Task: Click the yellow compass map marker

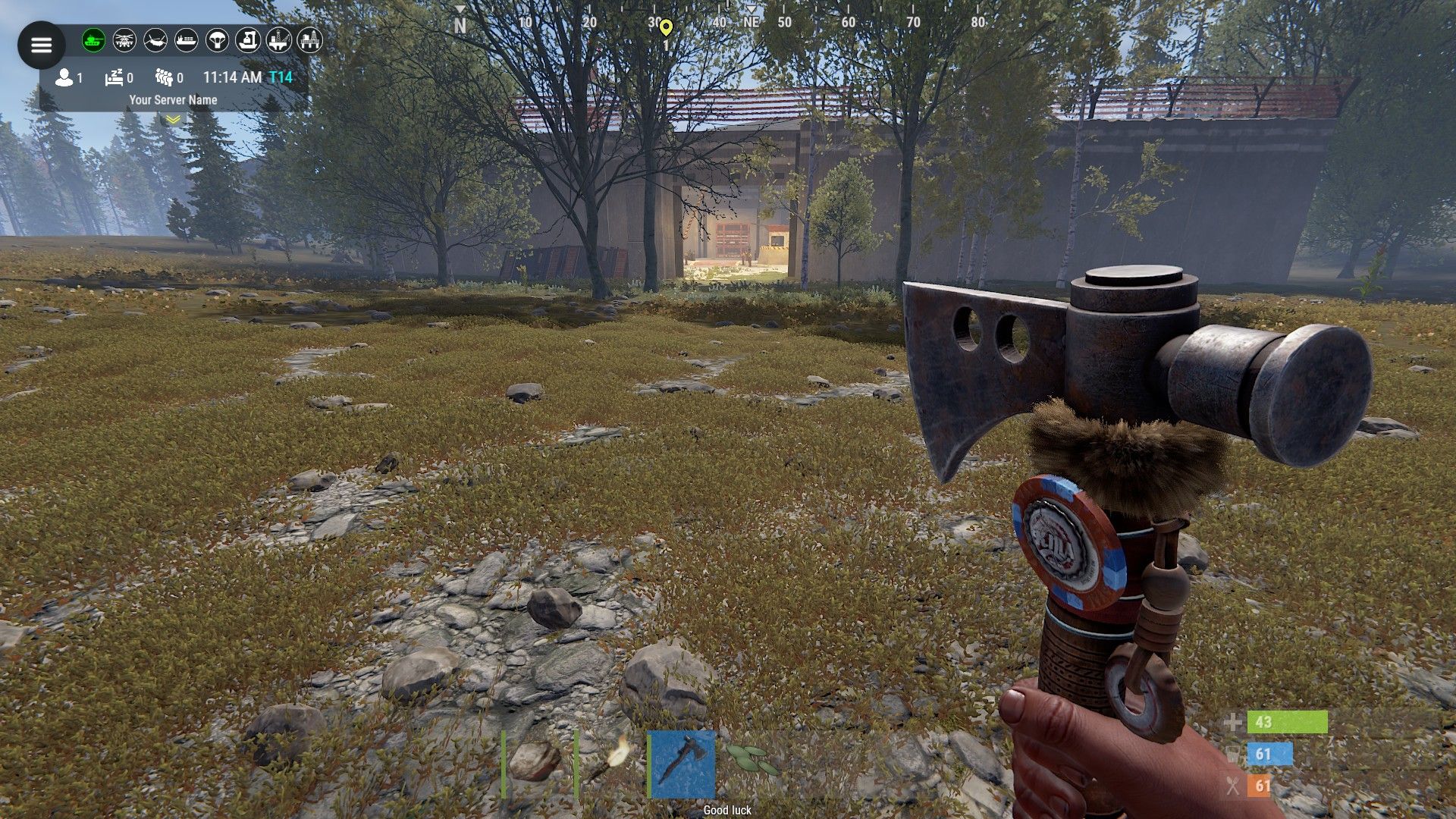Action: pyautogui.click(x=666, y=28)
